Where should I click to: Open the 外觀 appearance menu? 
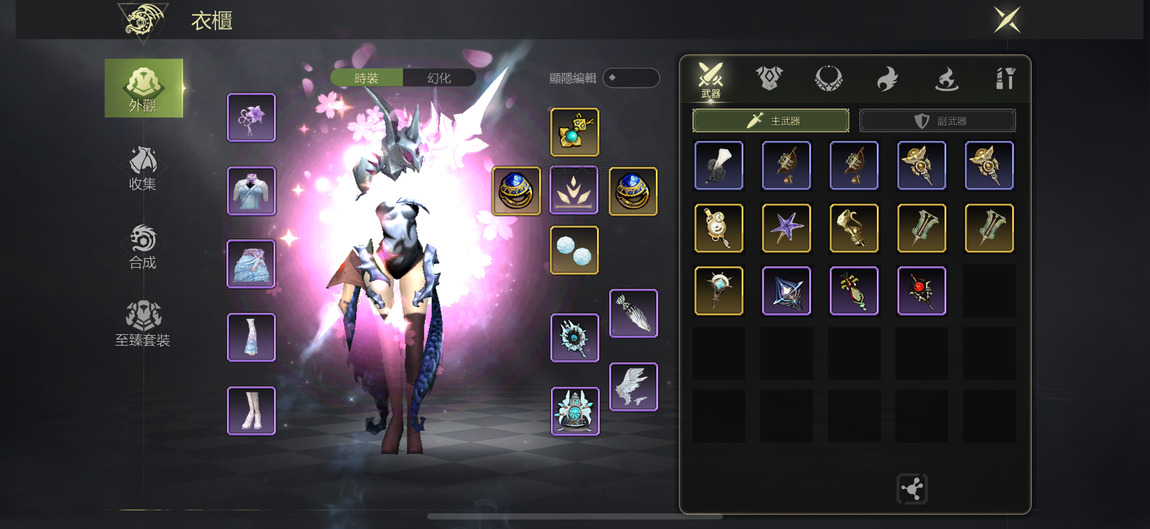point(144,88)
